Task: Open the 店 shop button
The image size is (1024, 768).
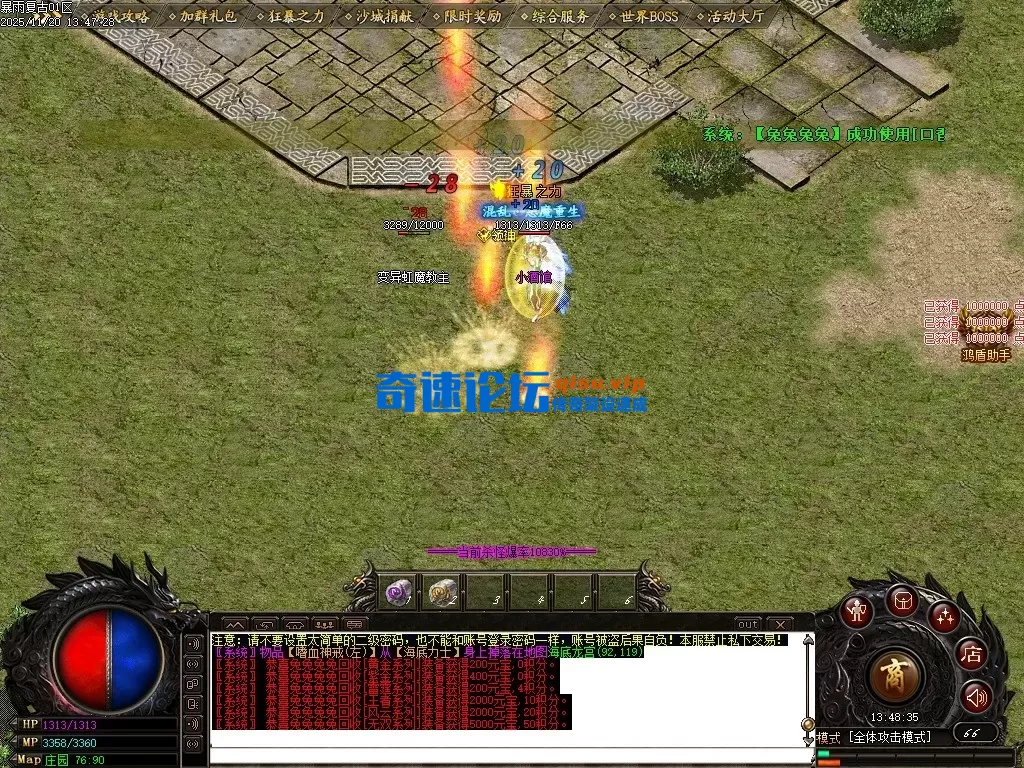Action: point(971,655)
